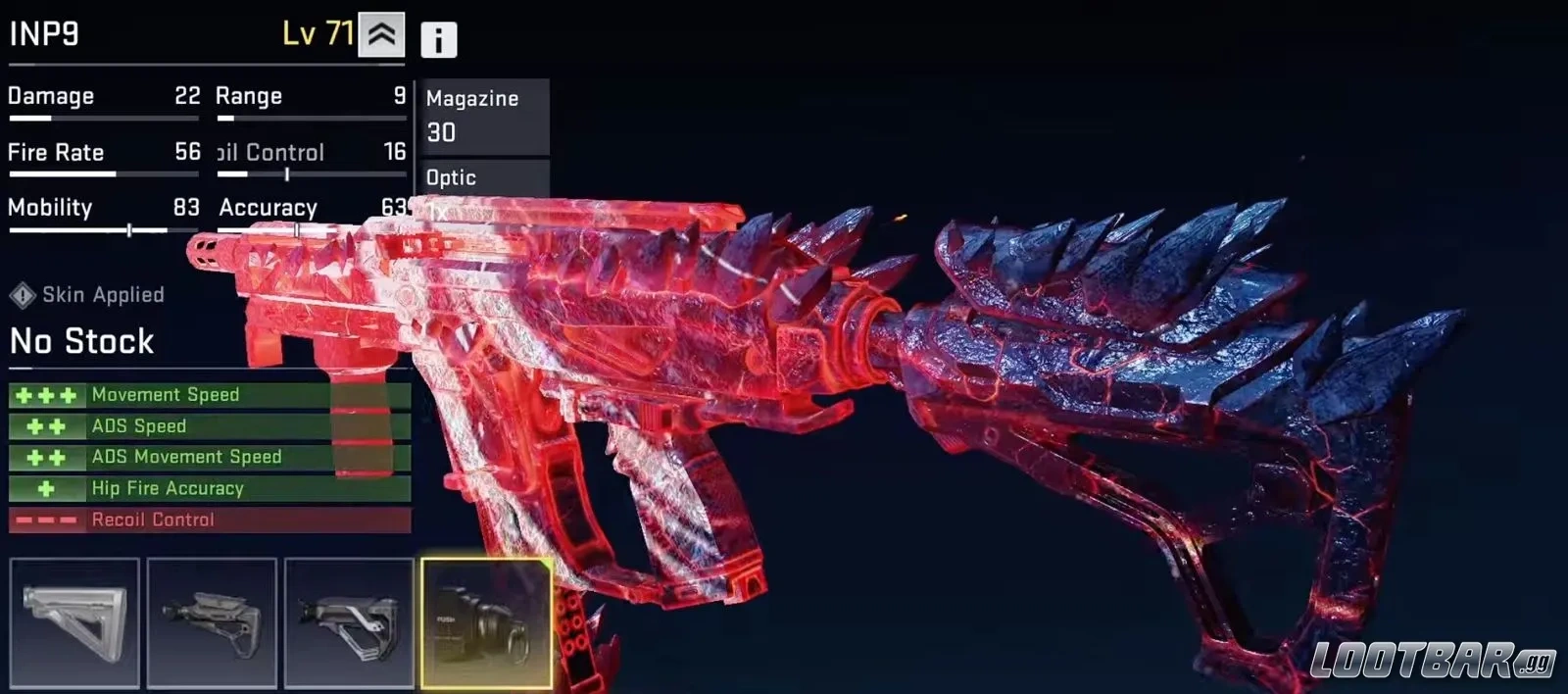Image resolution: width=1568 pixels, height=694 pixels.
Task: Choose the dark skeleton stock without silver brace
Action: (212, 622)
